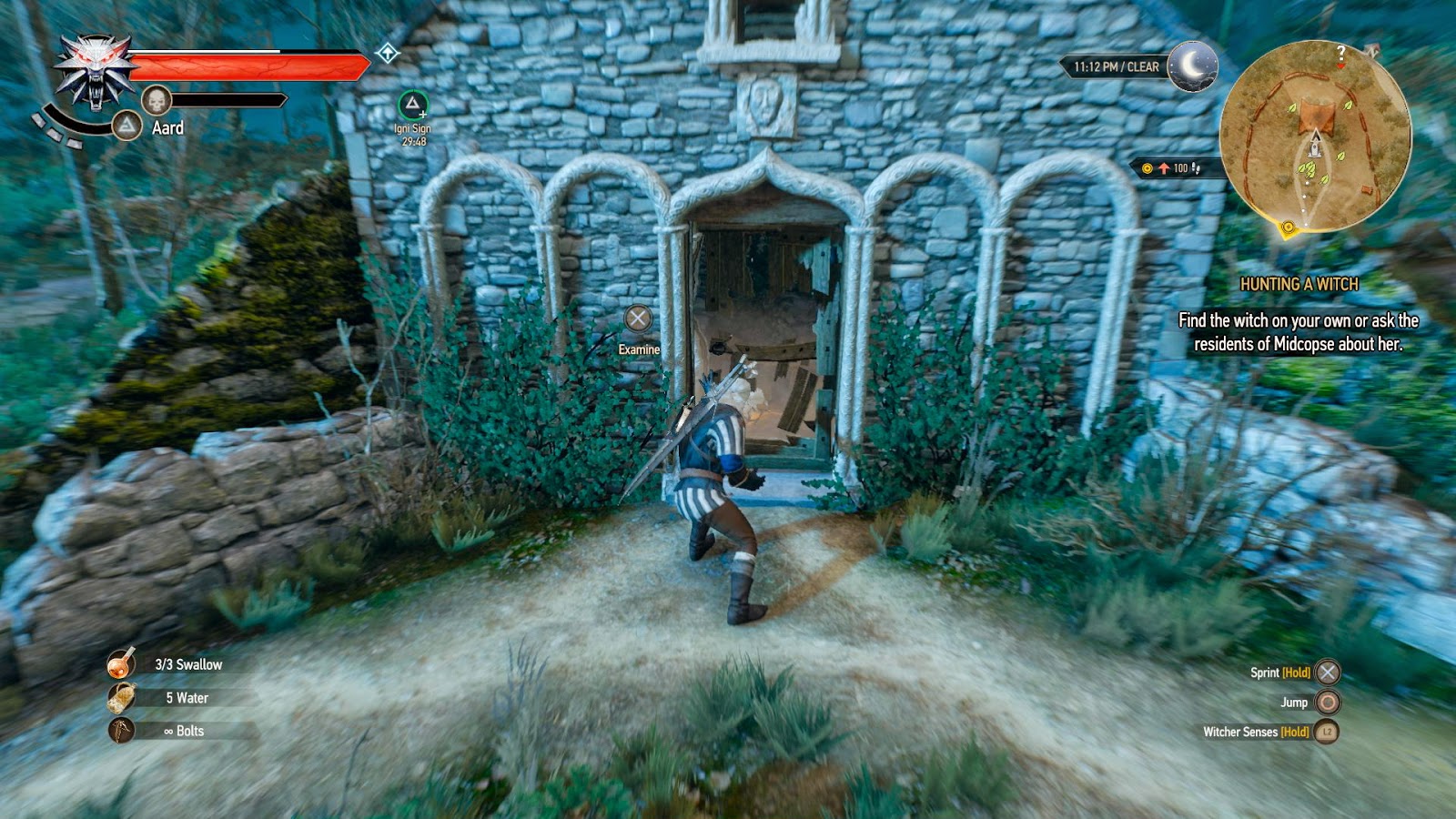This screenshot has height=819, width=1456.
Task: Click the question mark marker atop the minimap
Action: [x=1340, y=52]
